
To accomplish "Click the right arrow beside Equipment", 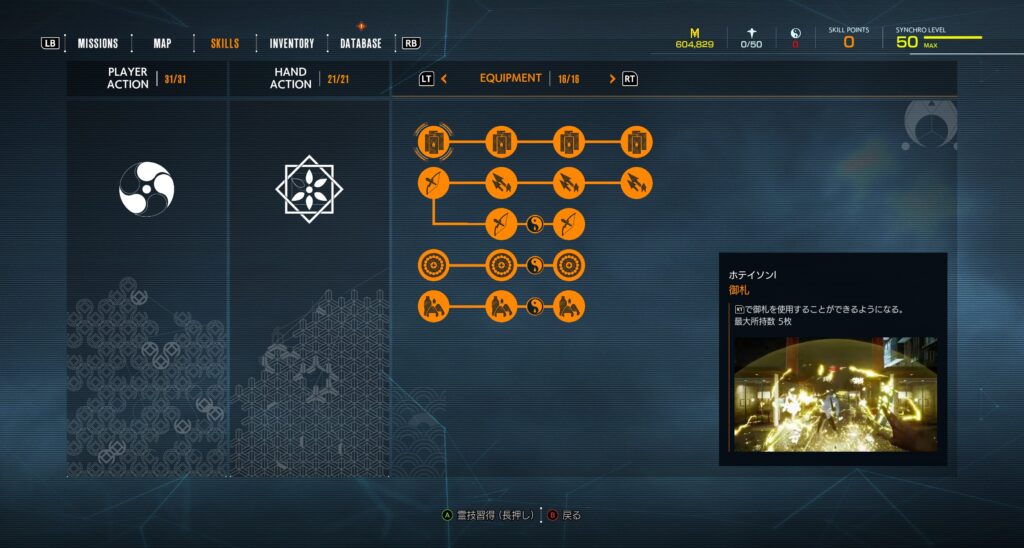I will point(612,78).
